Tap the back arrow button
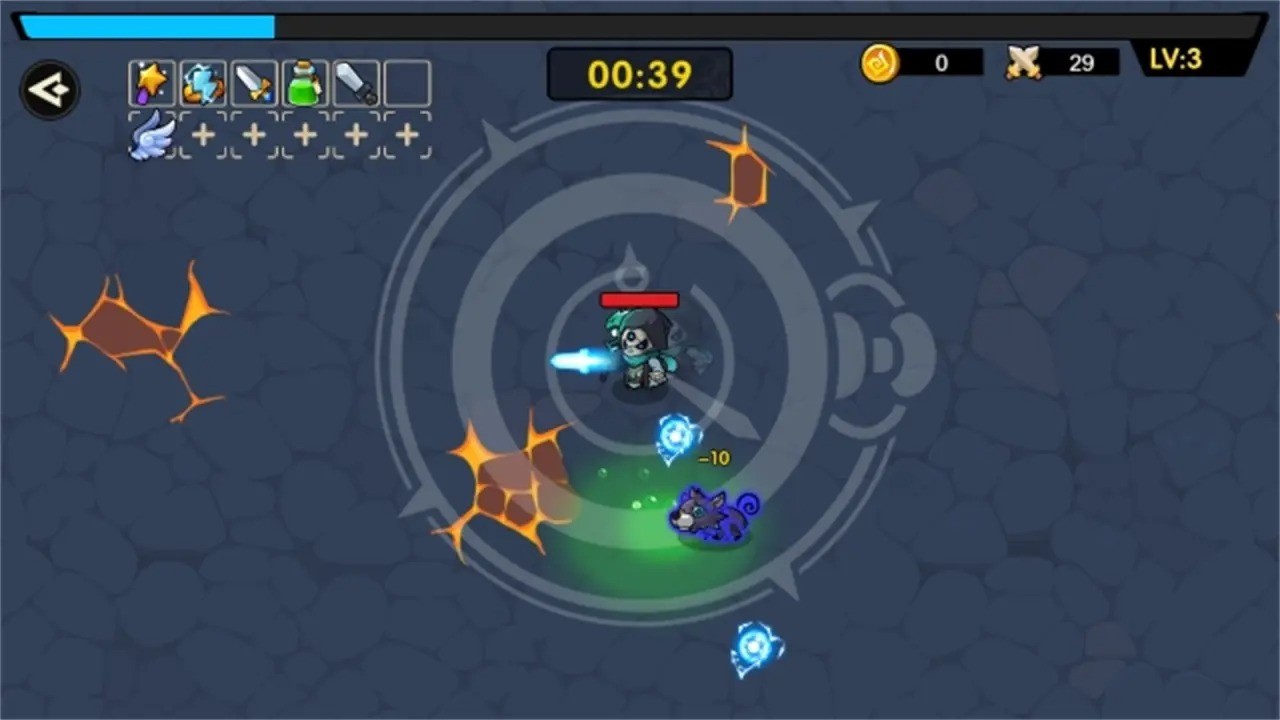Image resolution: width=1280 pixels, height=720 pixels. (x=49, y=90)
